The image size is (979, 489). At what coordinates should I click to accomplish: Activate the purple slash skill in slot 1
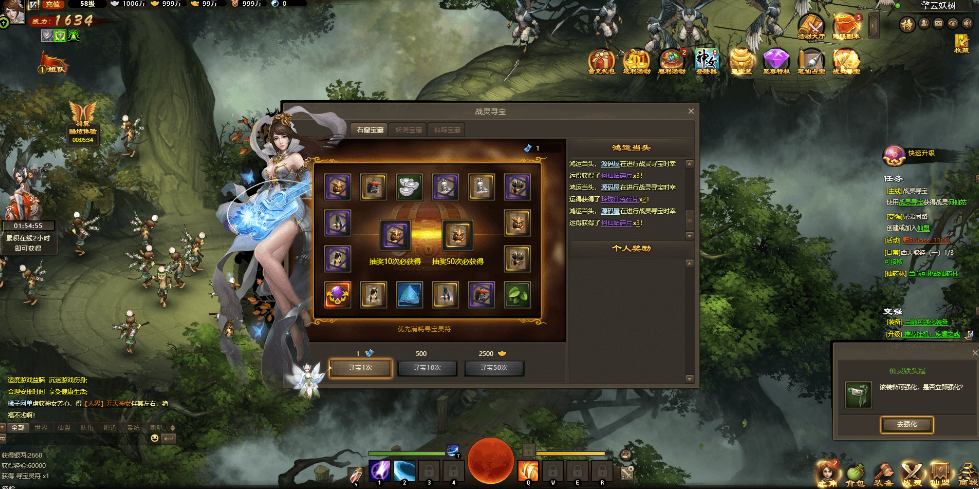[381, 469]
